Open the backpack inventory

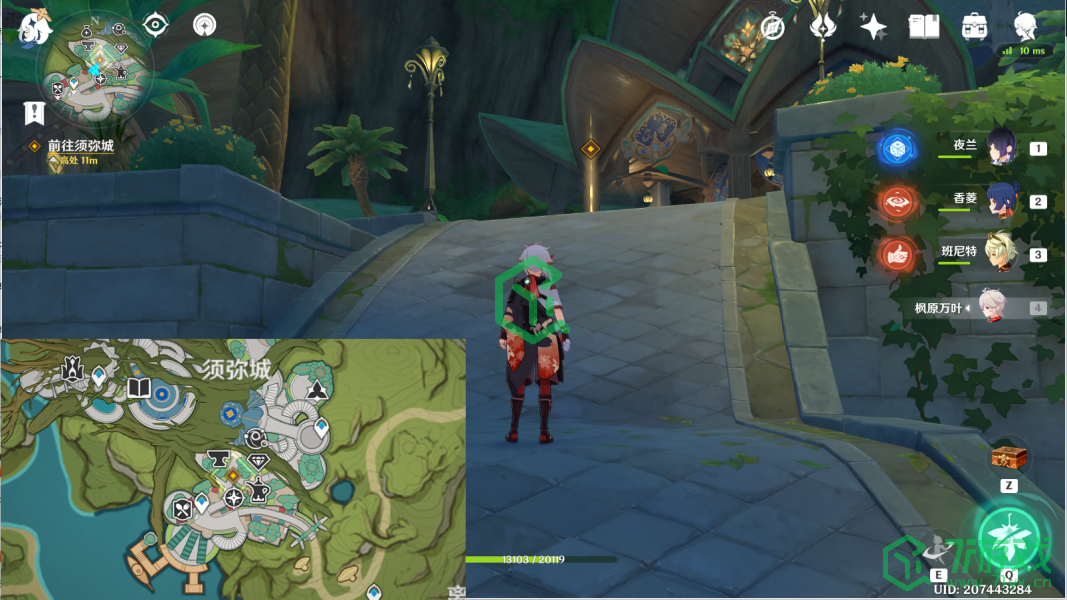(x=975, y=27)
